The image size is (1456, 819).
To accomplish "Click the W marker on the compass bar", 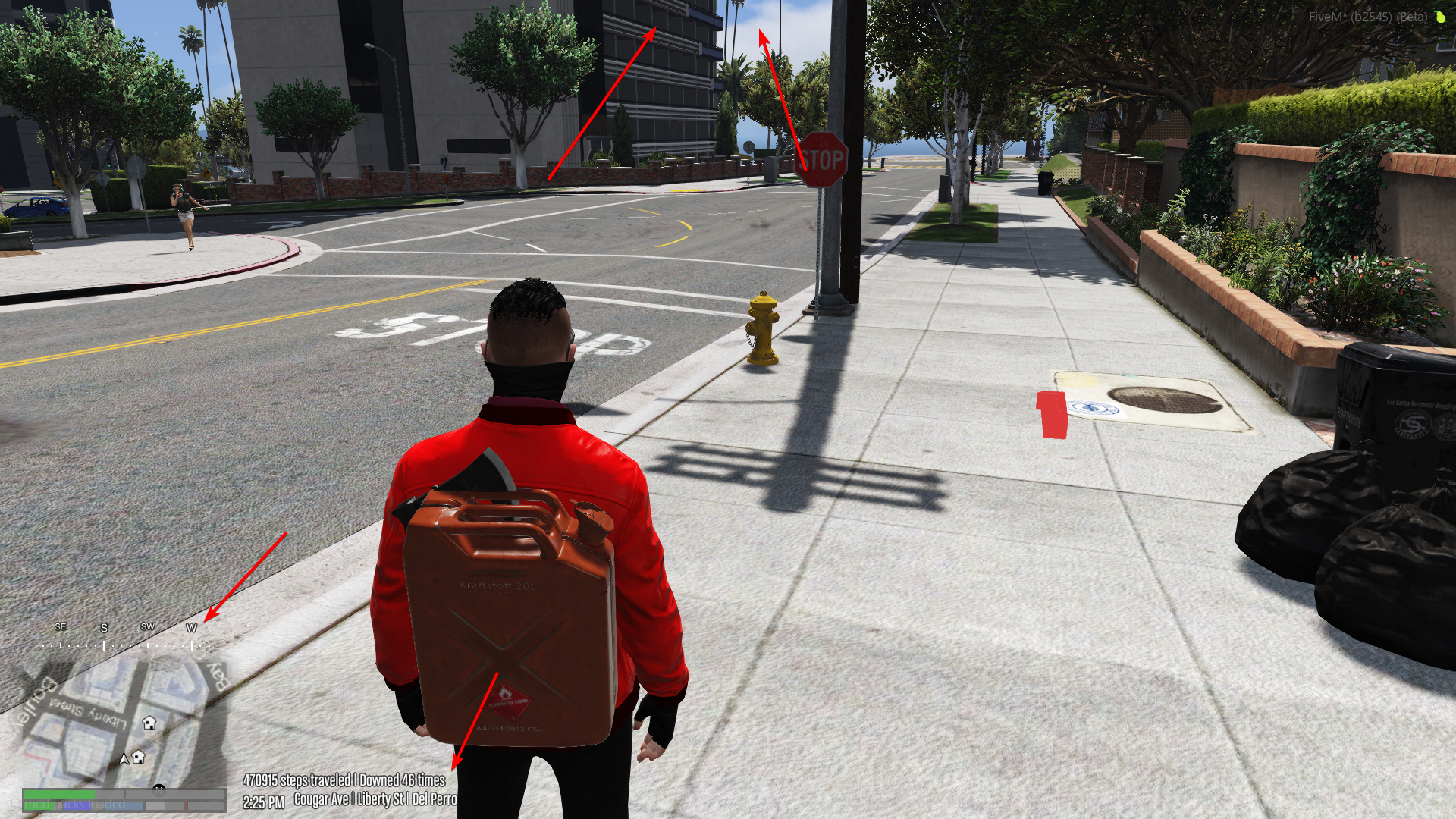I will tap(192, 628).
